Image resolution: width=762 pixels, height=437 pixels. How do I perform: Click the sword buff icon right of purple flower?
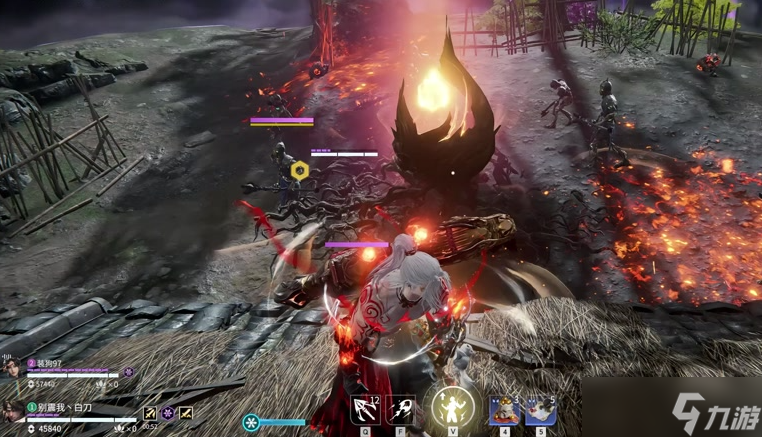pos(186,413)
